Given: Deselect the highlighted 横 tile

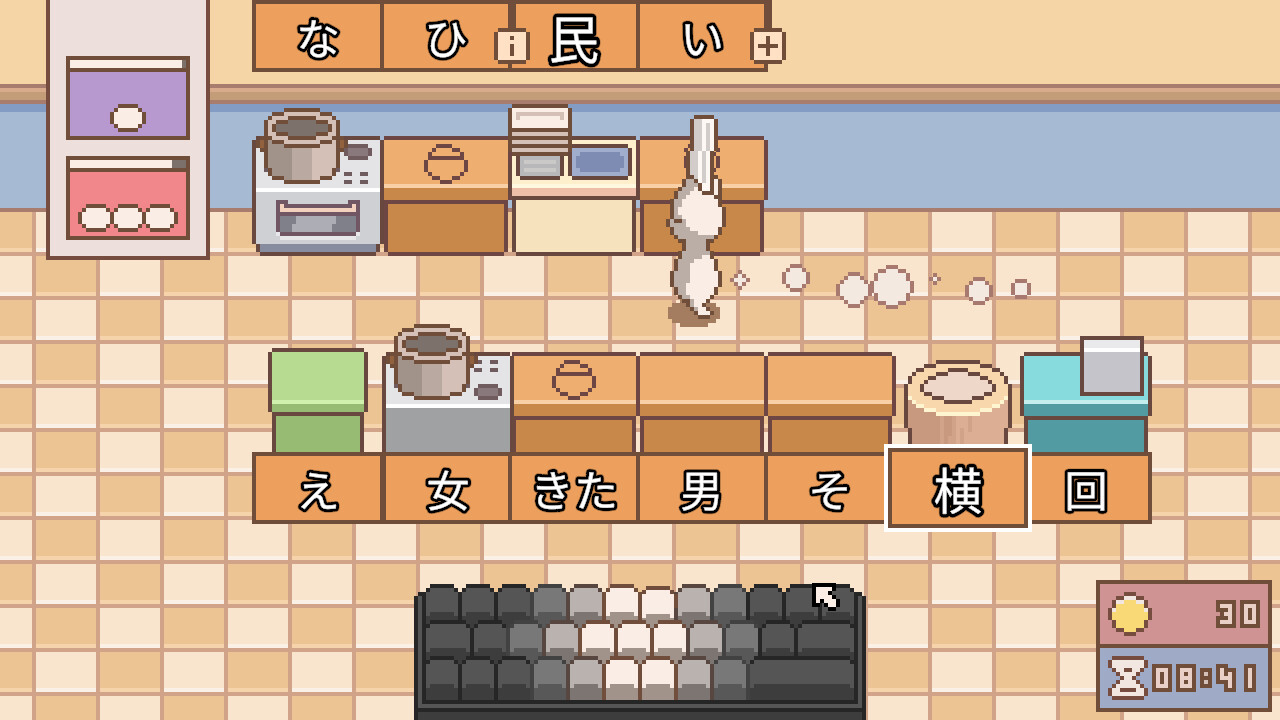Looking at the screenshot, I should 956,487.
